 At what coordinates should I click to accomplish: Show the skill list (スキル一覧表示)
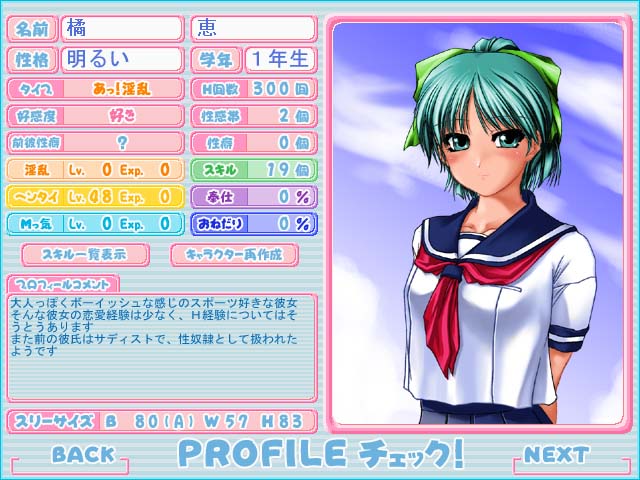point(85,254)
